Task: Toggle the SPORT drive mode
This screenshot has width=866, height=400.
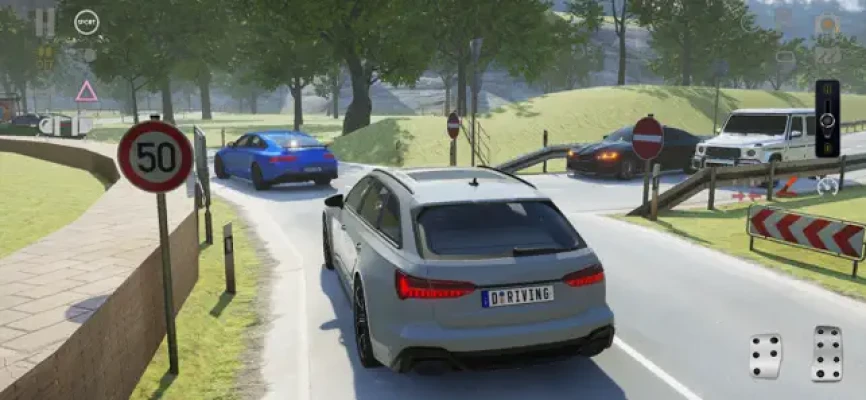Action: pyautogui.click(x=87, y=21)
